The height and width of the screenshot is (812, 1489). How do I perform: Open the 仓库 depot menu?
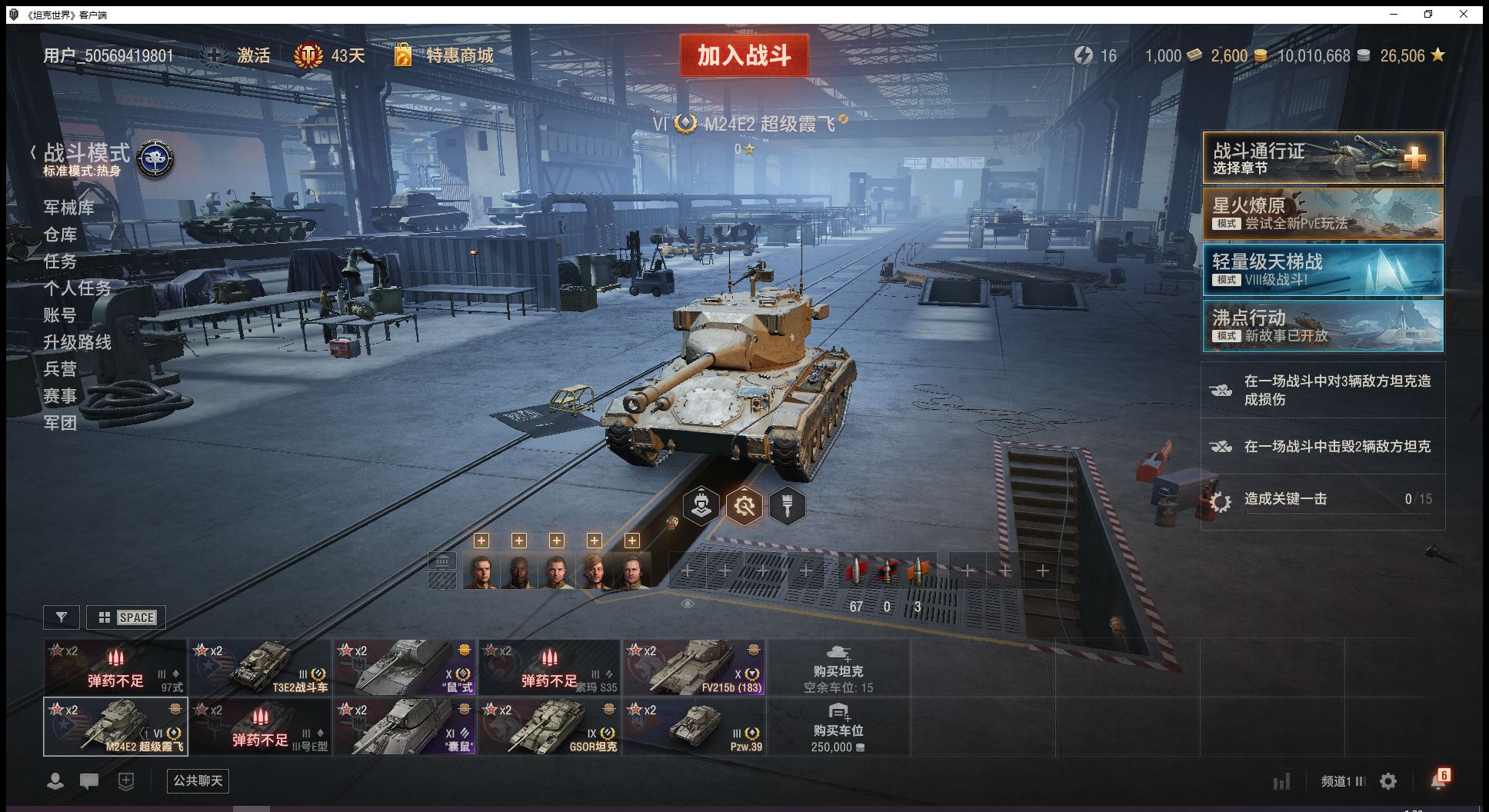point(60,235)
